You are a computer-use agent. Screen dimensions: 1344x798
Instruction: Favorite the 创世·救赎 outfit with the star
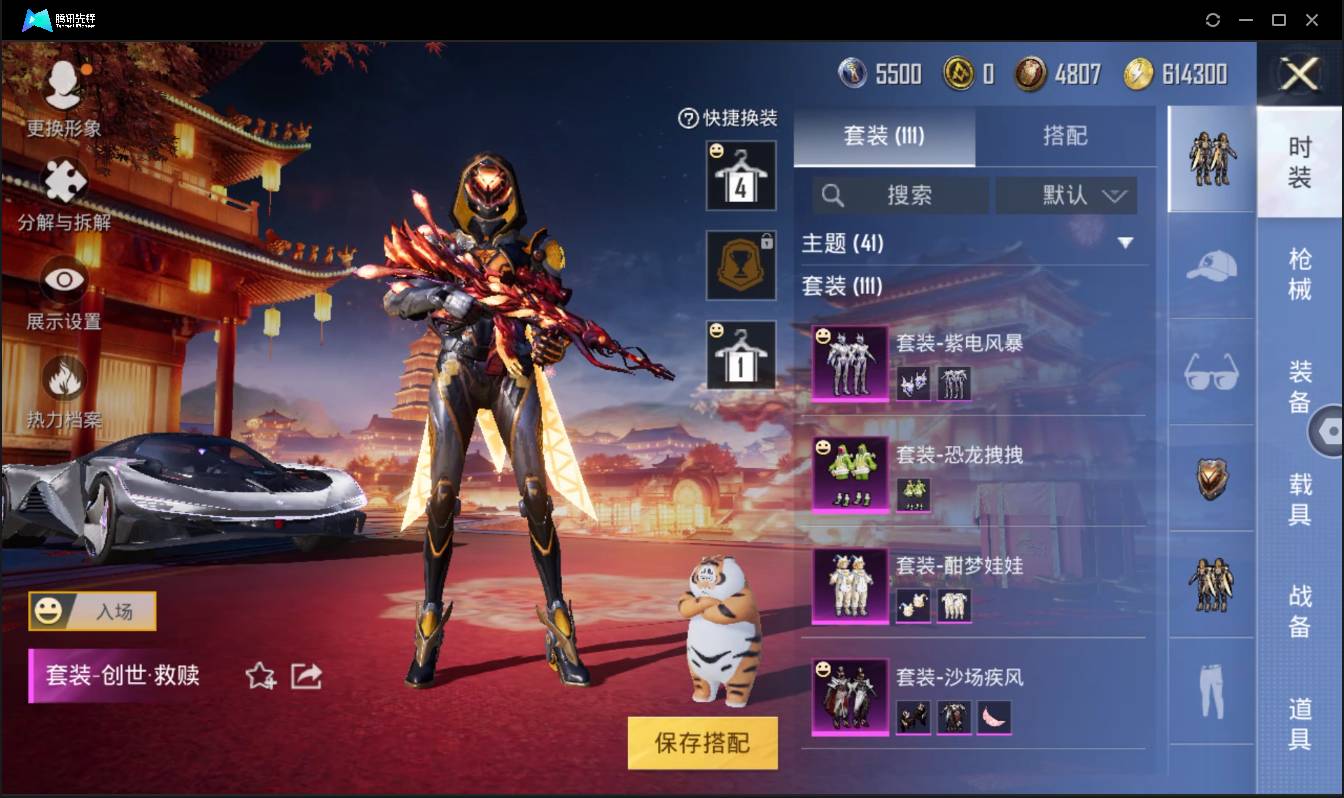(260, 676)
